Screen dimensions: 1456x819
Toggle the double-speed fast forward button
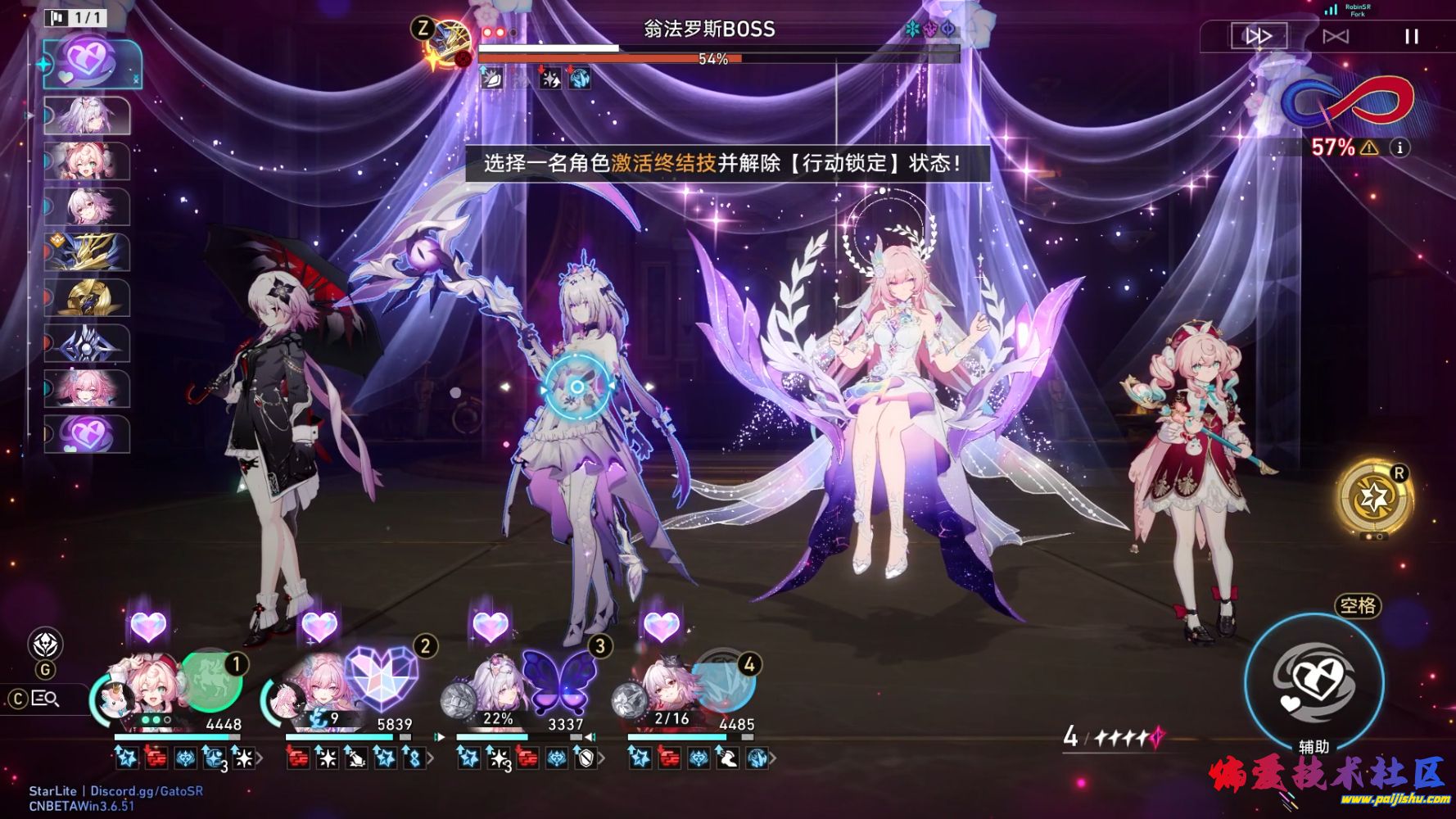click(x=1259, y=36)
